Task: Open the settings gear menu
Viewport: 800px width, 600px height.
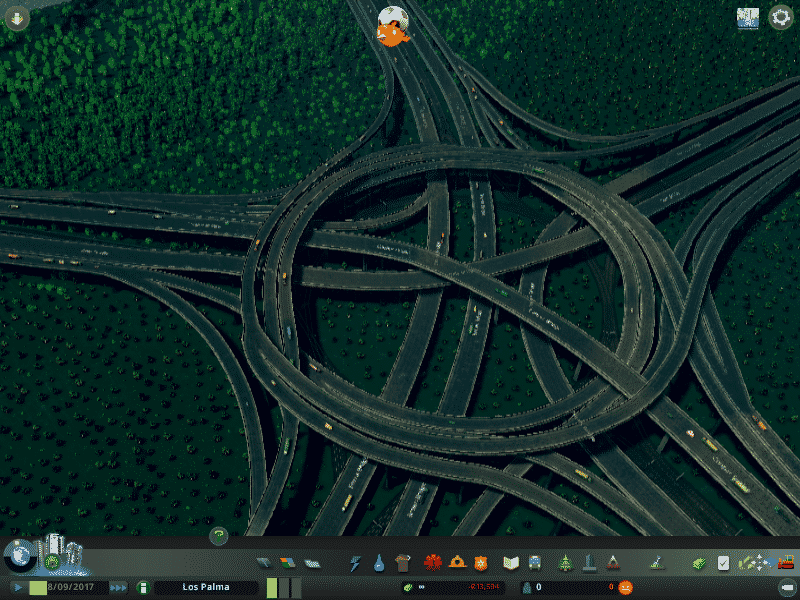Action: tap(781, 18)
